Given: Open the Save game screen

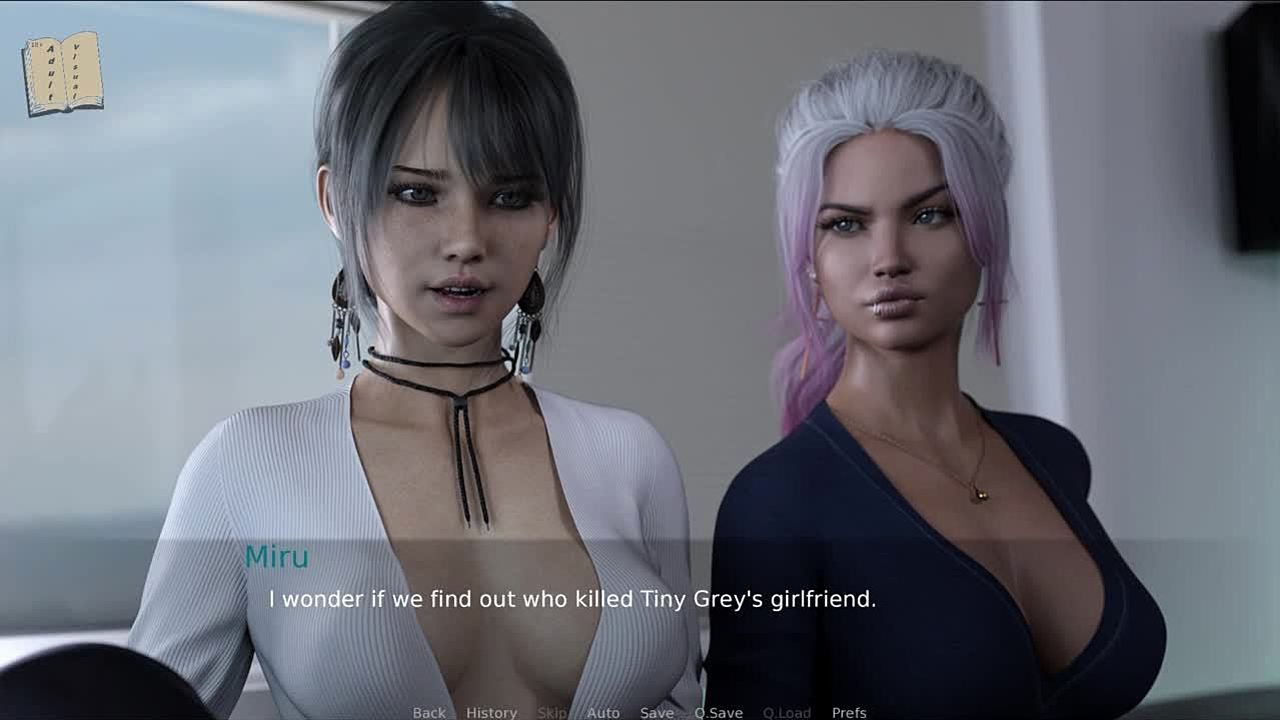Looking at the screenshot, I should click(x=657, y=712).
